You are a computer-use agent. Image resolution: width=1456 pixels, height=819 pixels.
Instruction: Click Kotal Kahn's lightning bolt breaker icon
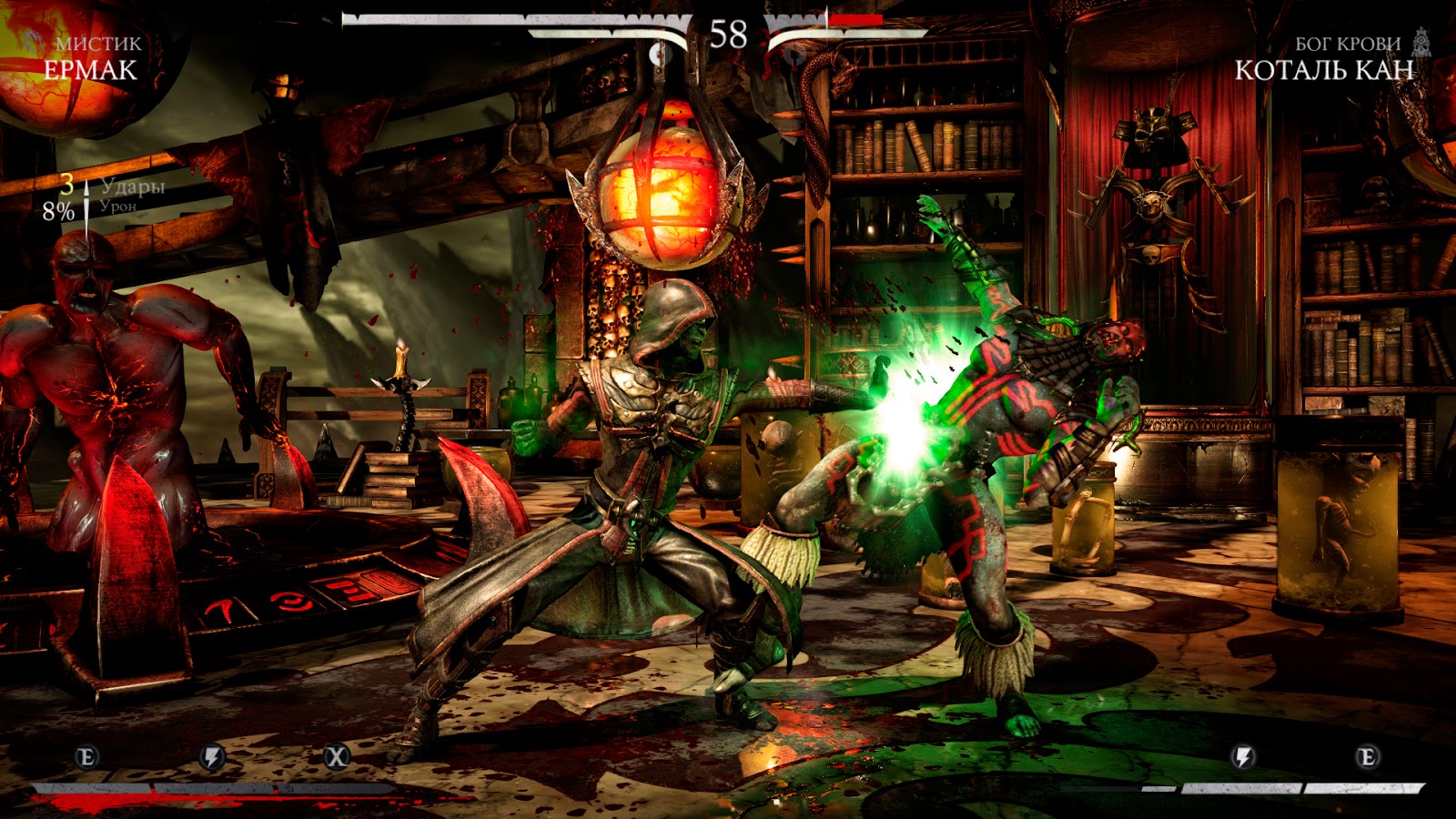pyautogui.click(x=1243, y=756)
